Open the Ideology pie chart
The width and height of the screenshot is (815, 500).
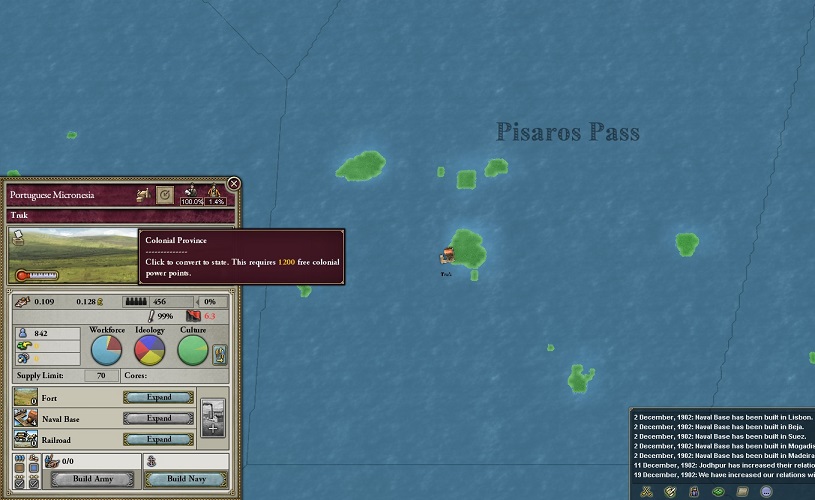pos(150,350)
